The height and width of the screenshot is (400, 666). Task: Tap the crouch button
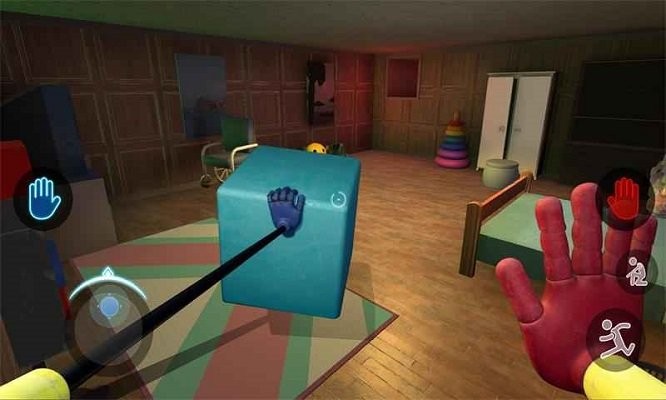click(633, 271)
